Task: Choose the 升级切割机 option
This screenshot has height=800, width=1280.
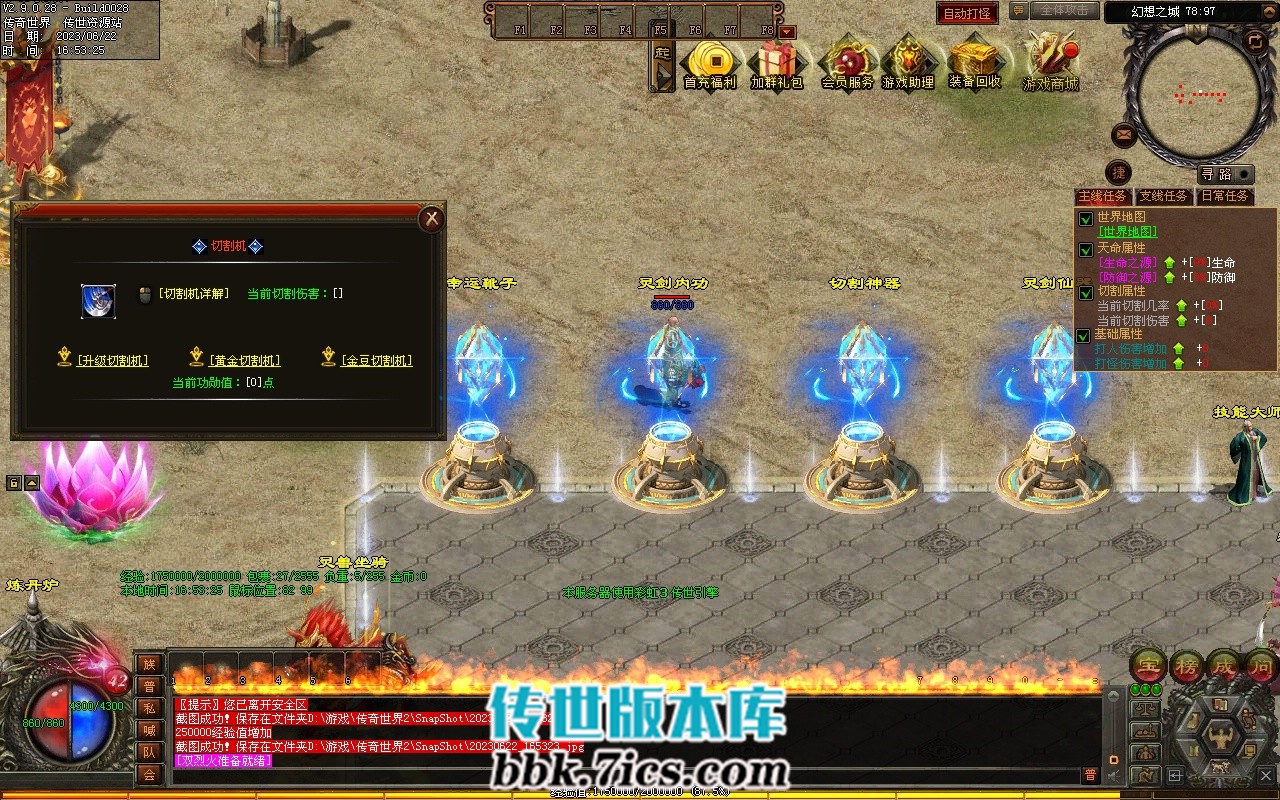Action: click(x=112, y=361)
